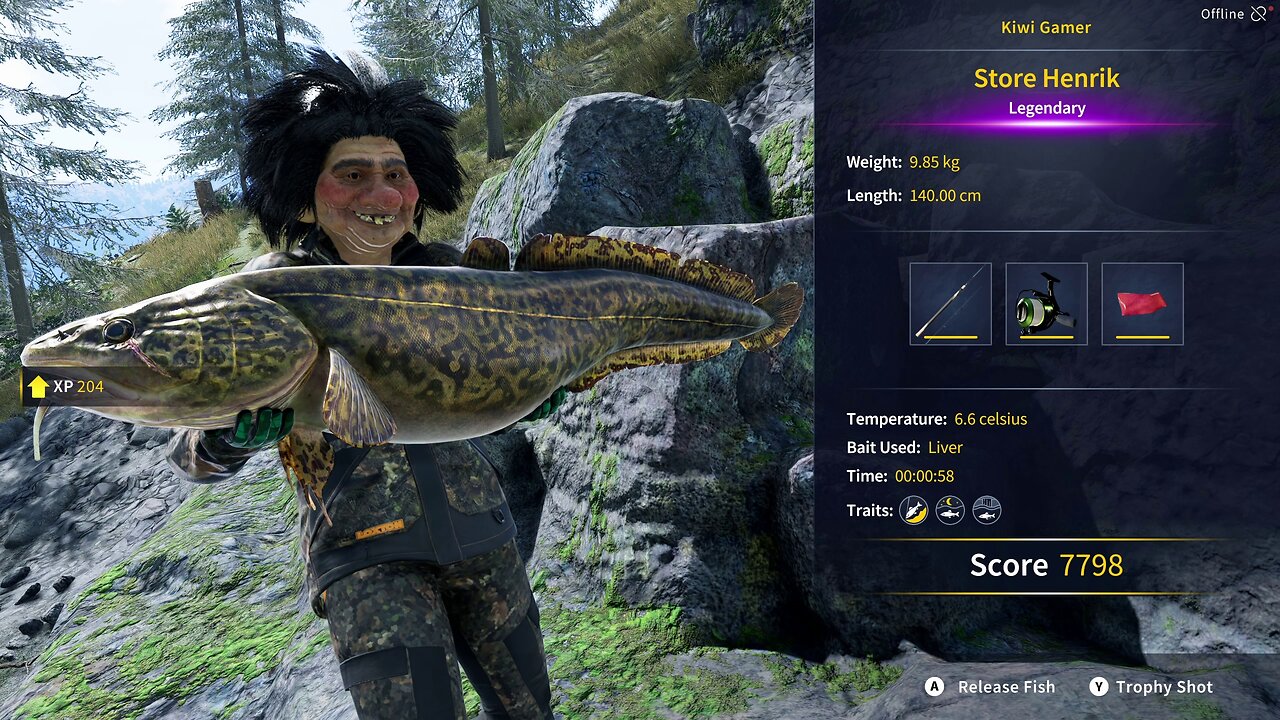Click the Store Henrik fish title

click(1046, 78)
